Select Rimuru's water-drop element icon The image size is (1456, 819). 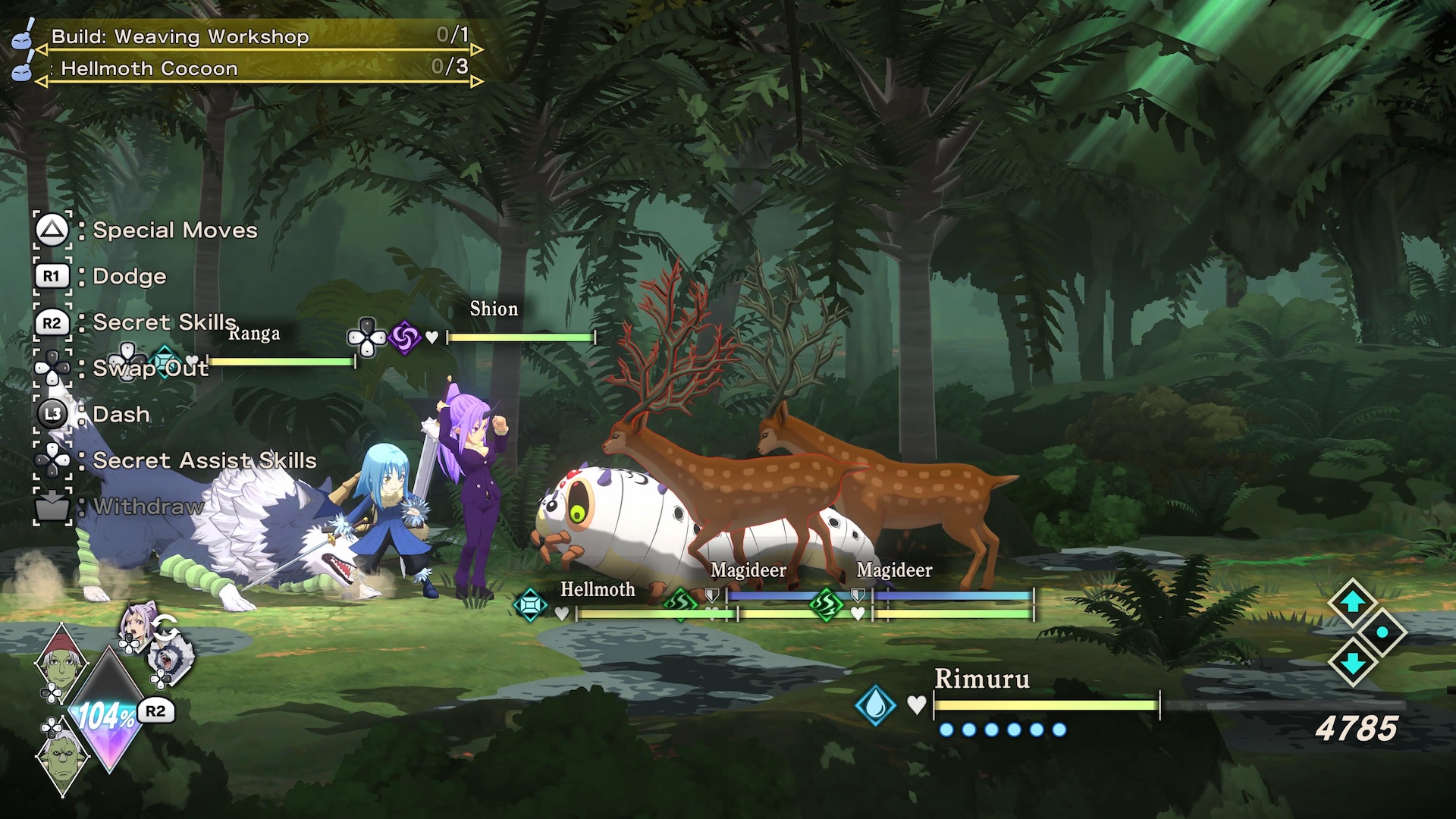point(875,705)
